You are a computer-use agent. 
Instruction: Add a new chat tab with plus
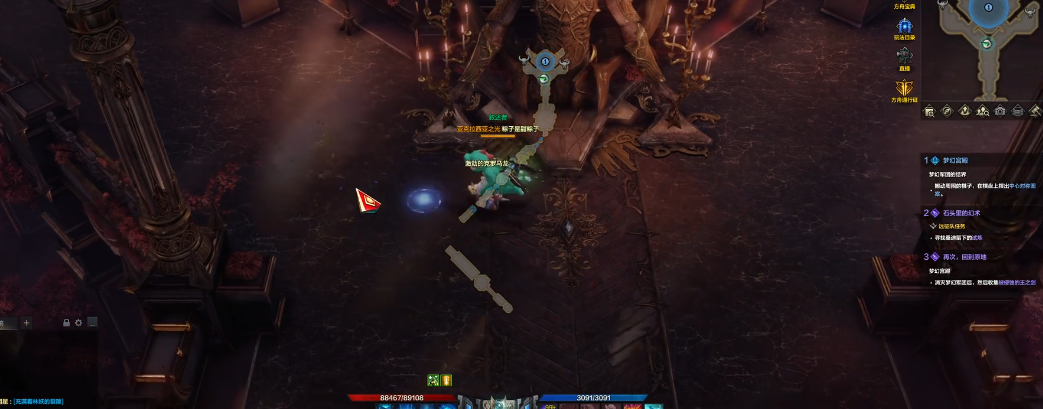pos(27,323)
